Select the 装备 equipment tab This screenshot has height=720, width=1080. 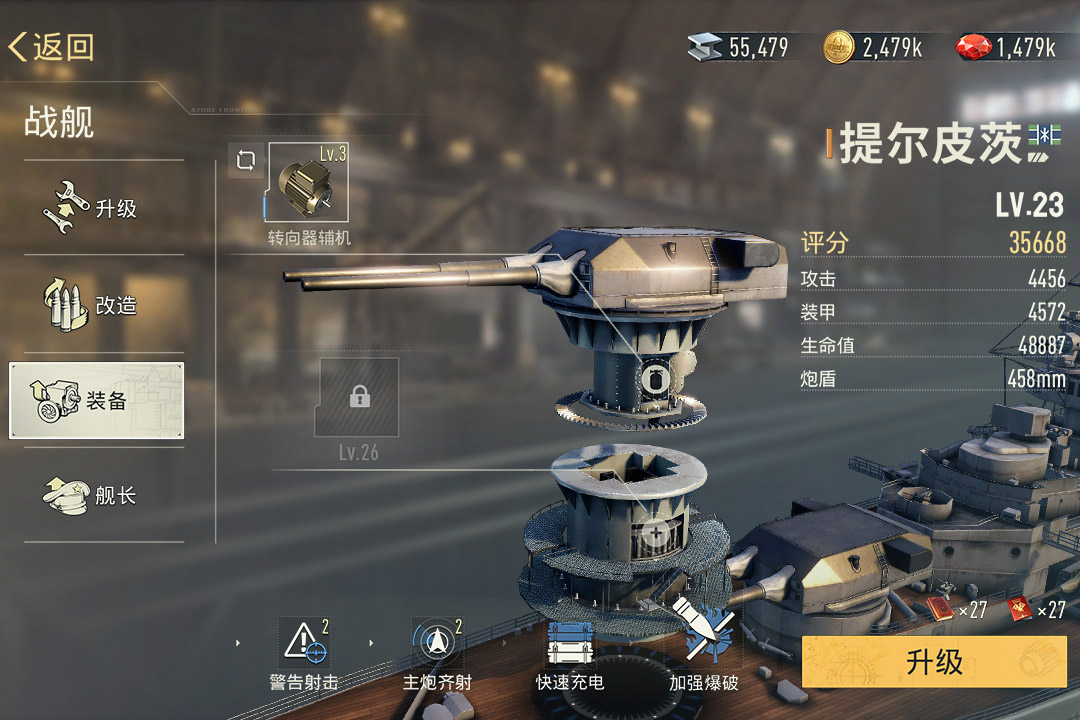[x=97, y=401]
